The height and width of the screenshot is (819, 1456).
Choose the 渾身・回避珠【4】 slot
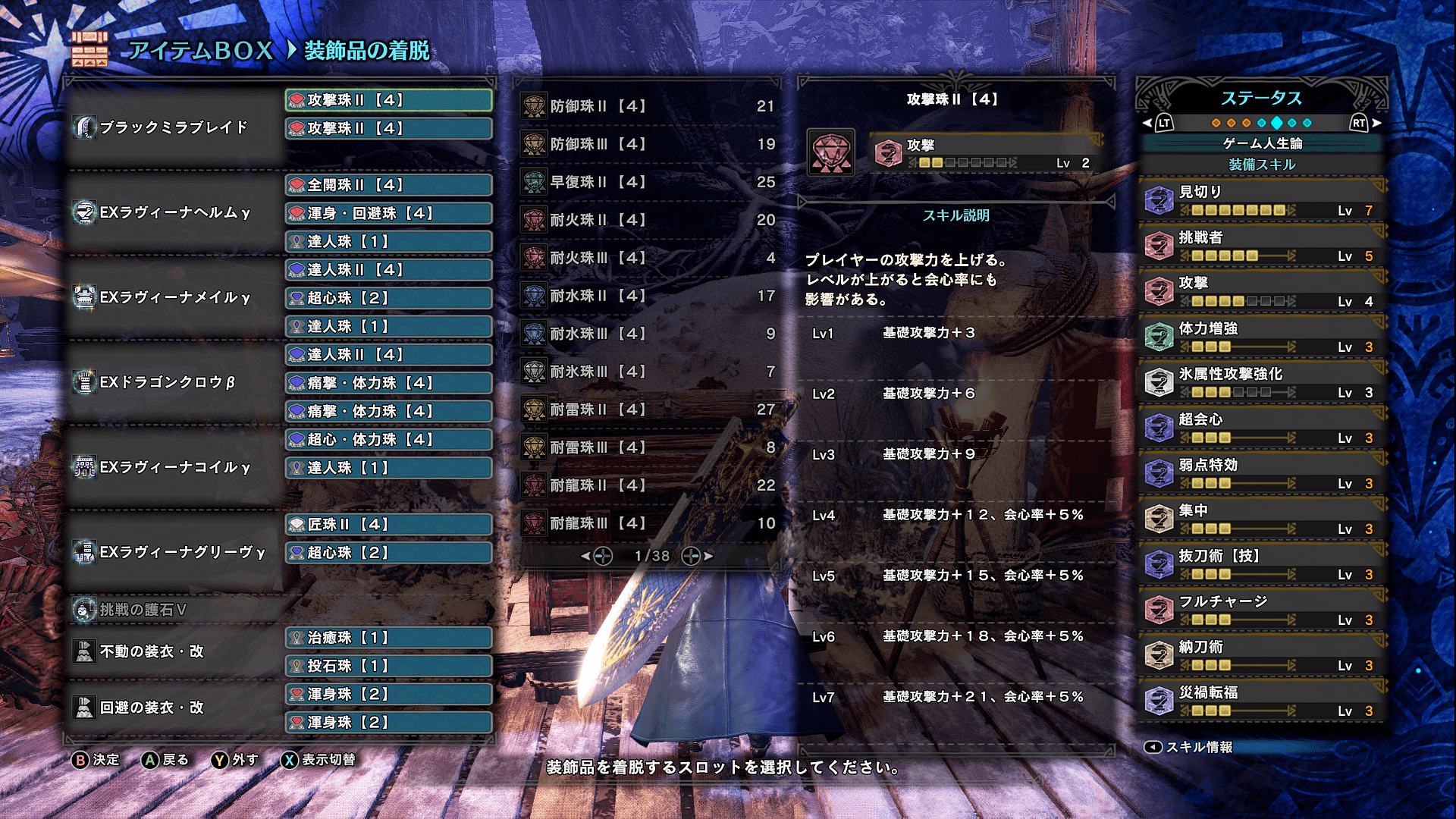pos(388,213)
